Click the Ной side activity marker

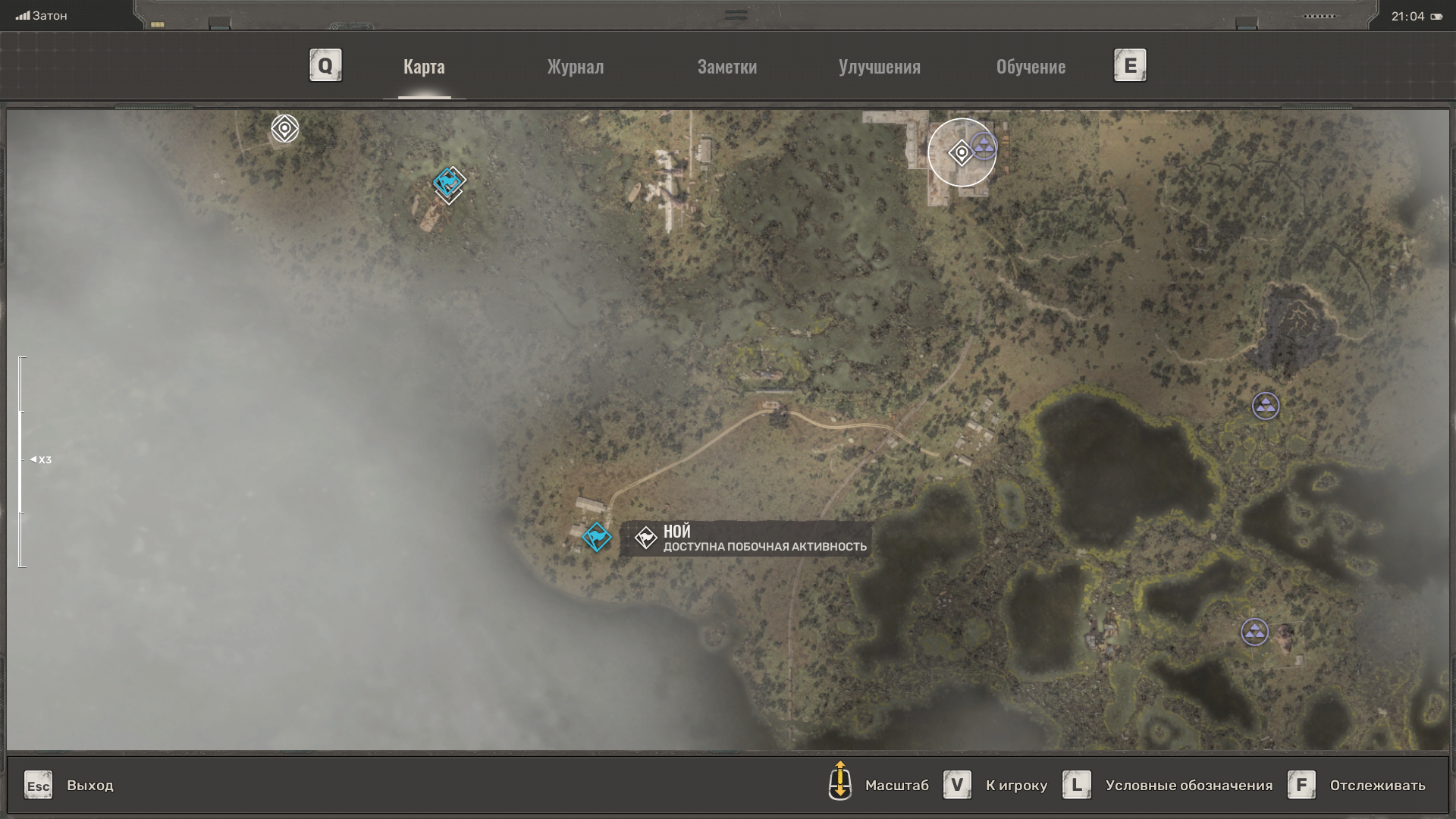point(597,537)
